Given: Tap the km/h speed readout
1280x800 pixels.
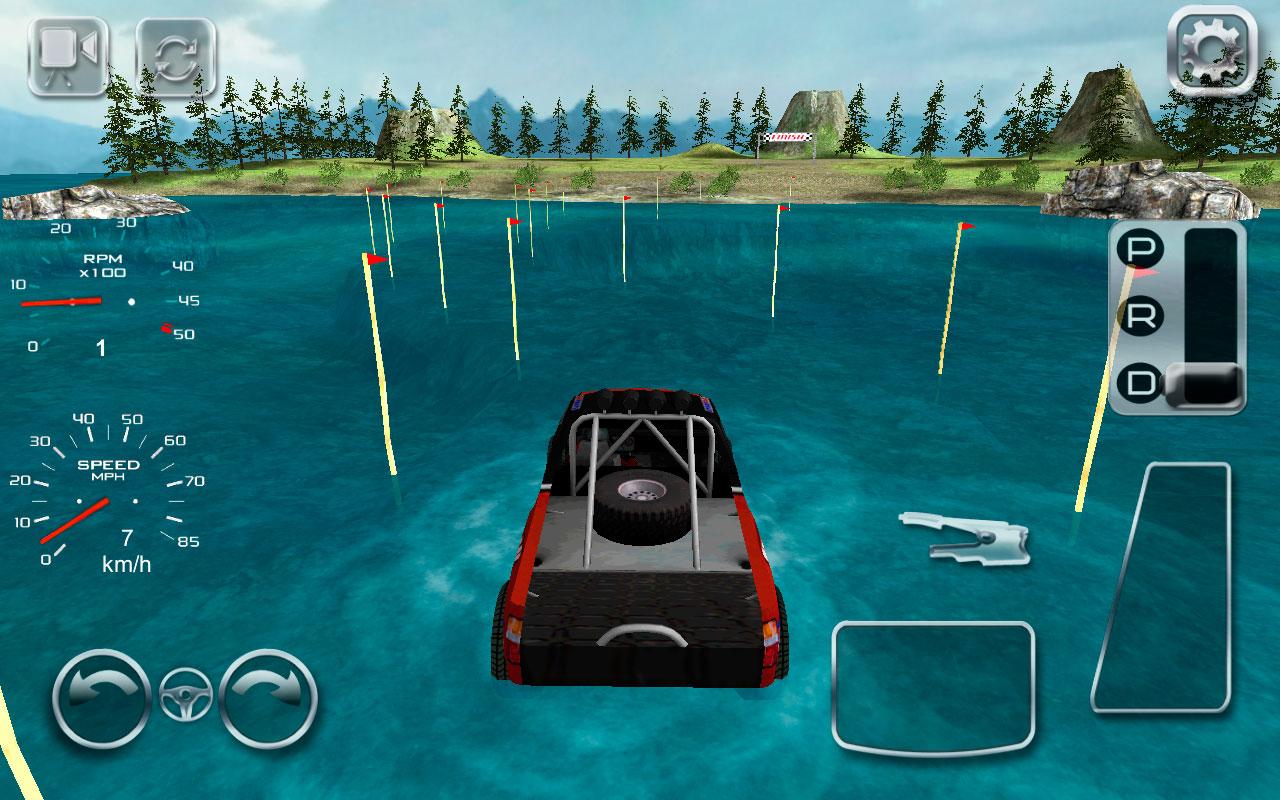Looking at the screenshot, I should click(x=125, y=562).
